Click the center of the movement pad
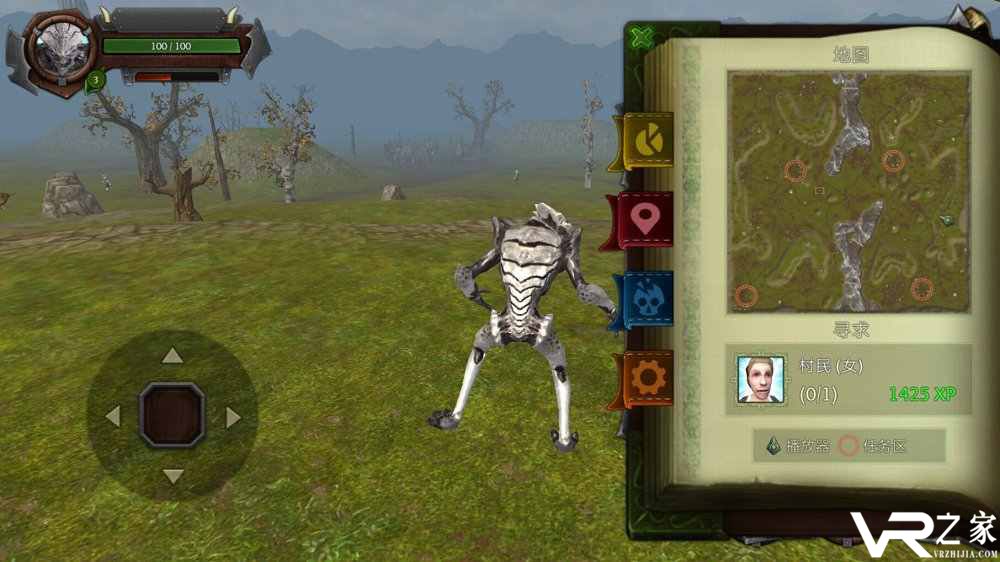1000x562 pixels. coord(172,415)
